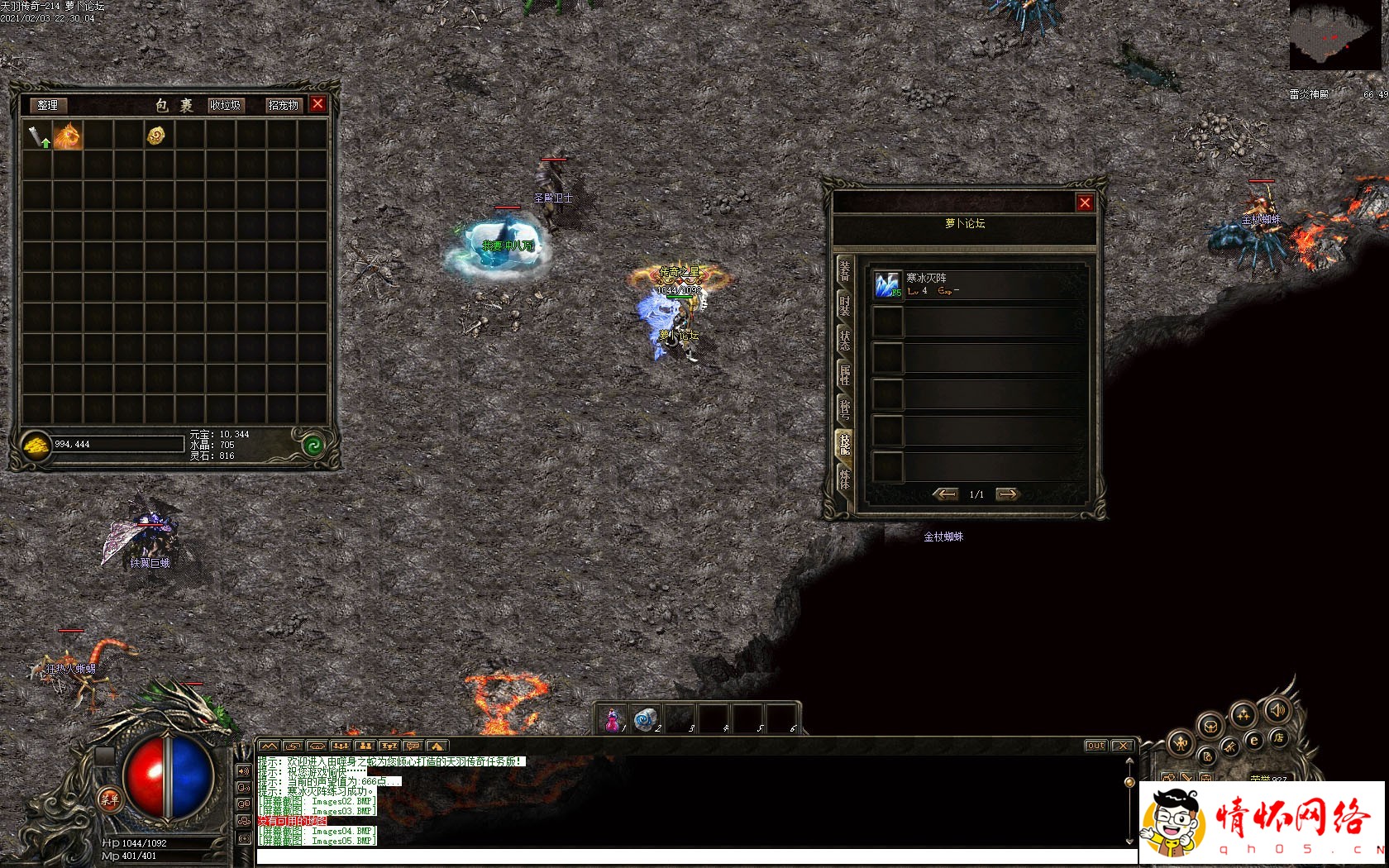Select the 寒冰灭阵 skill icon
The height and width of the screenshot is (868, 1389).
(887, 285)
